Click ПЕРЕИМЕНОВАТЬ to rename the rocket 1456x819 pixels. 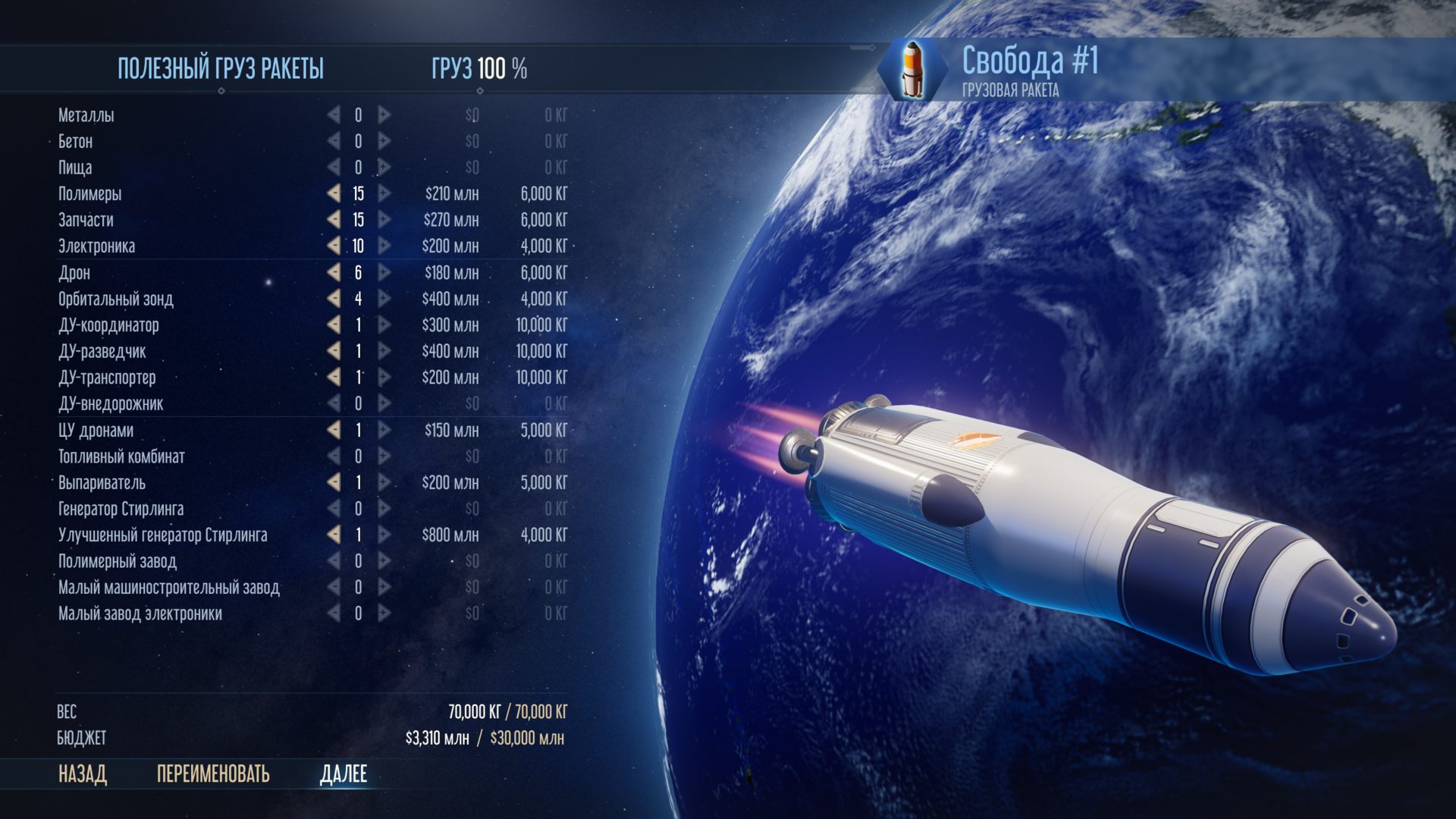click(213, 773)
